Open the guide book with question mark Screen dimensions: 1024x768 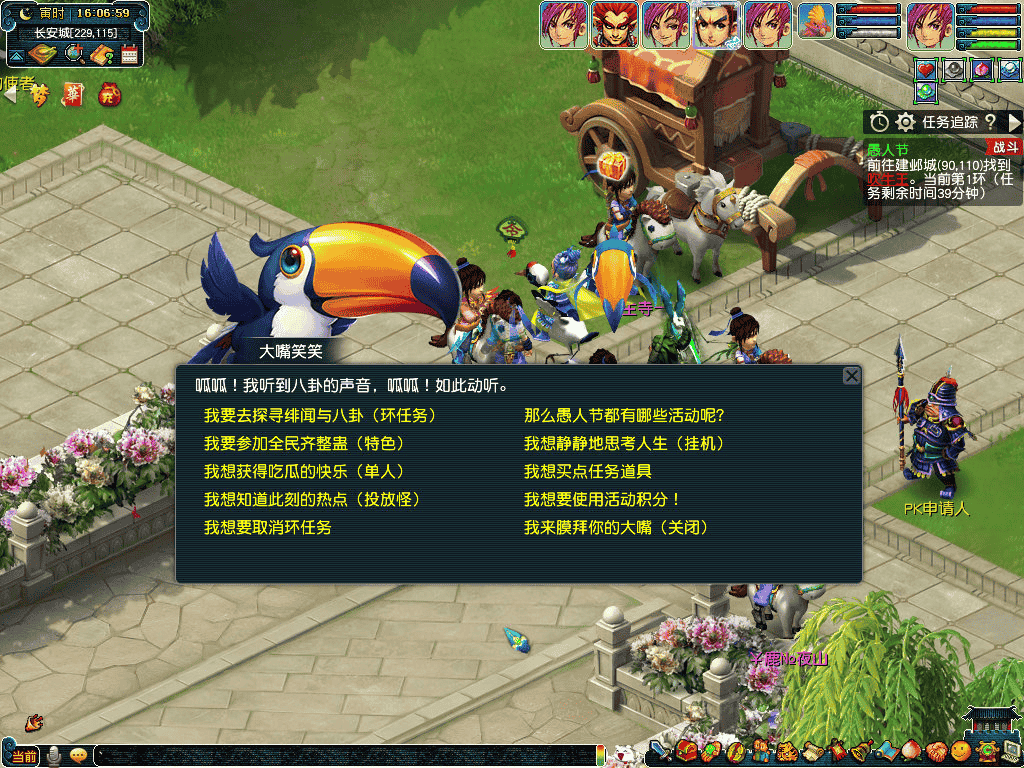tap(101, 55)
